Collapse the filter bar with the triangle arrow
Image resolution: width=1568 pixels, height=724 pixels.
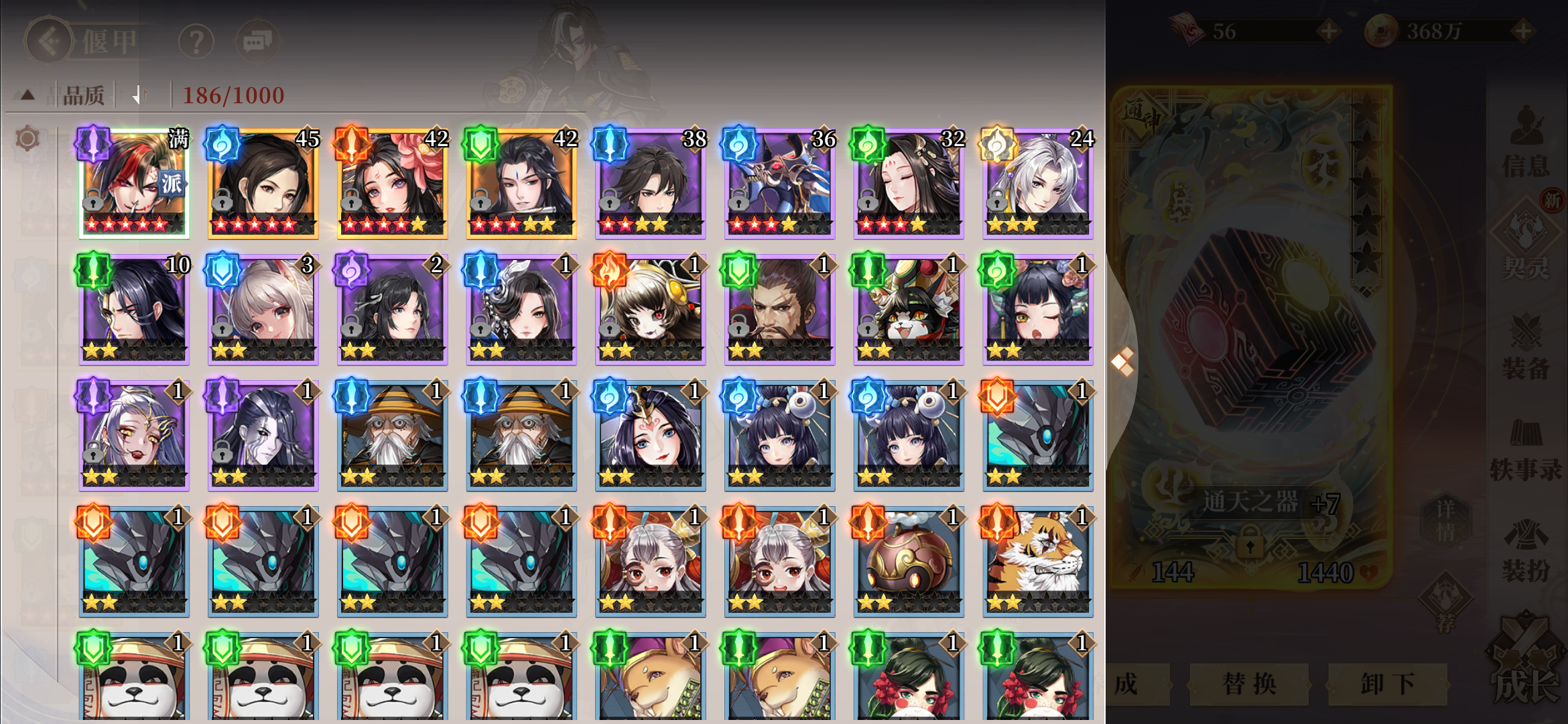coord(25,95)
